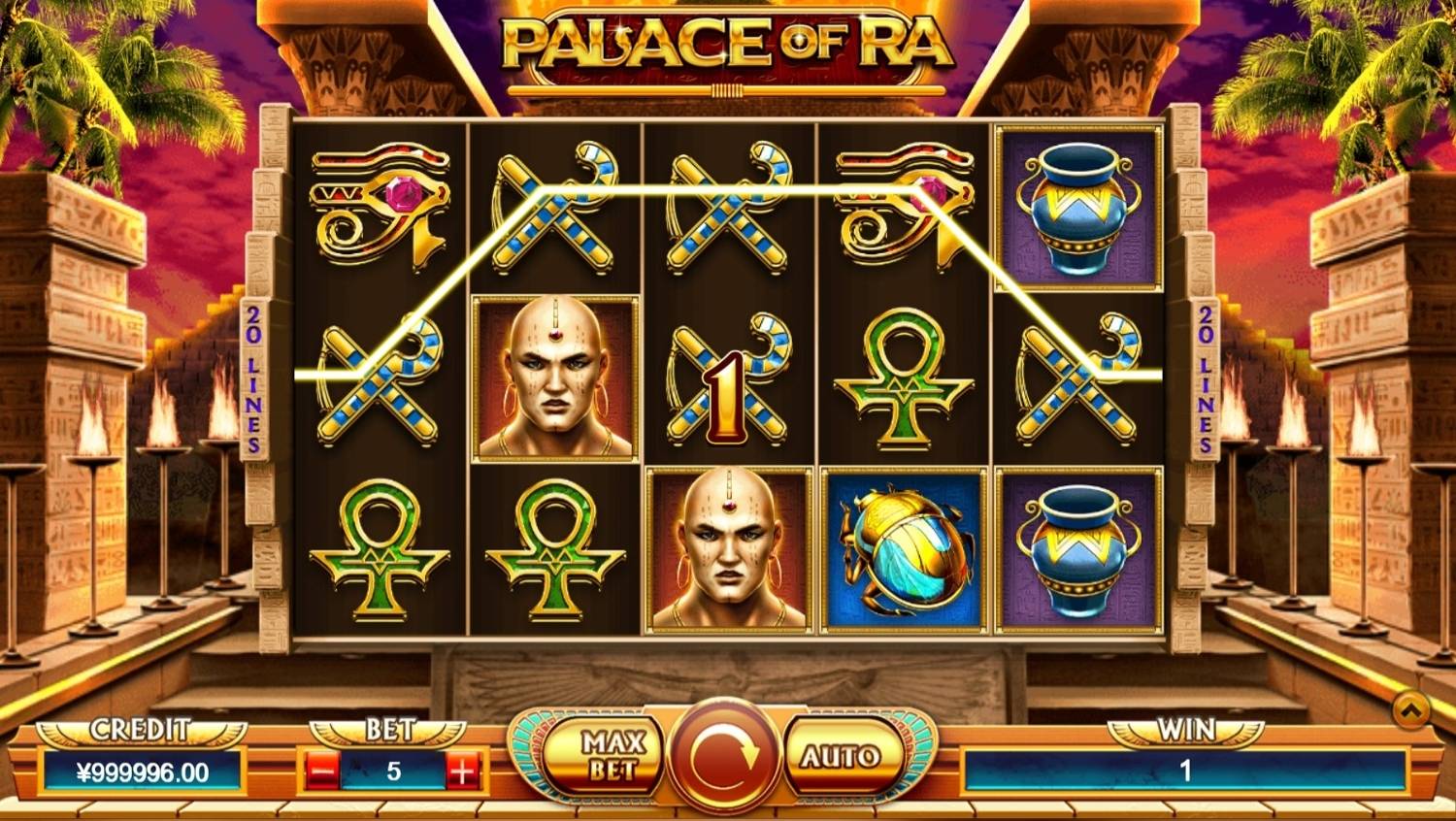Click the credit balance display
Screen dimensions: 1456x821
[139, 772]
